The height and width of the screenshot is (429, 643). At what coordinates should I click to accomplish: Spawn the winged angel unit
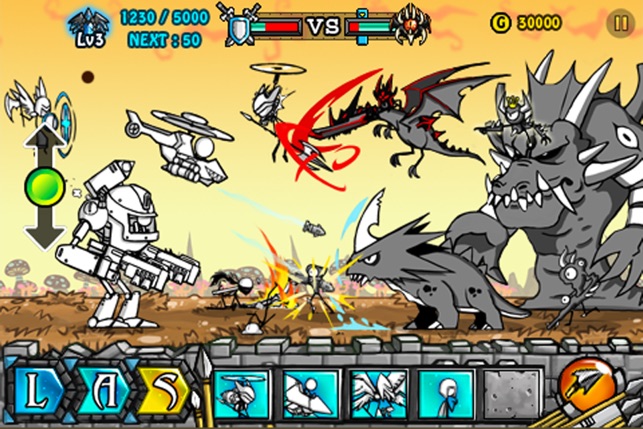click(378, 393)
